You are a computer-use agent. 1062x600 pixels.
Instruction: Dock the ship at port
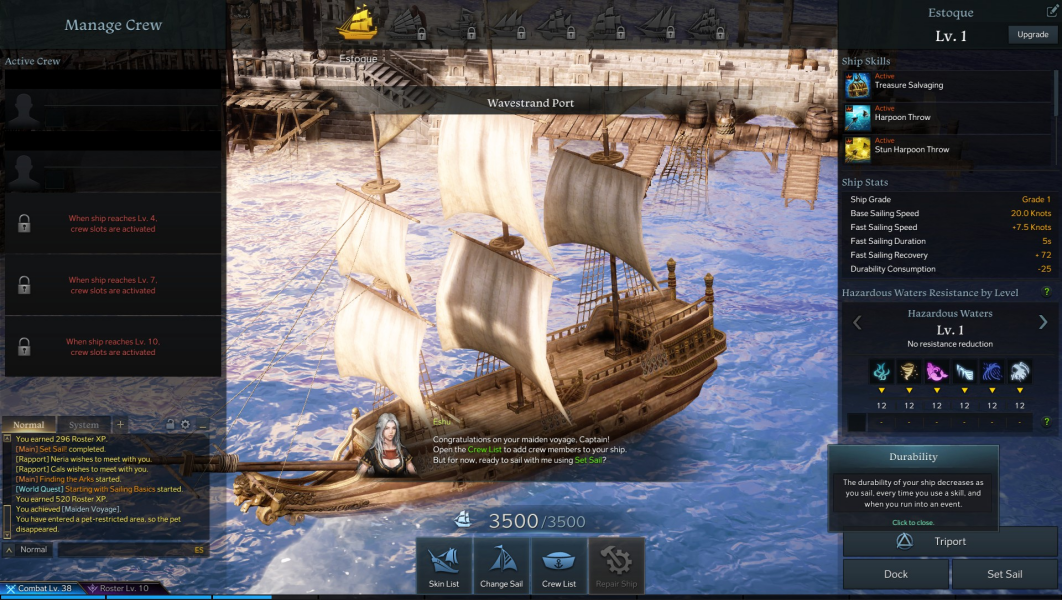(896, 574)
